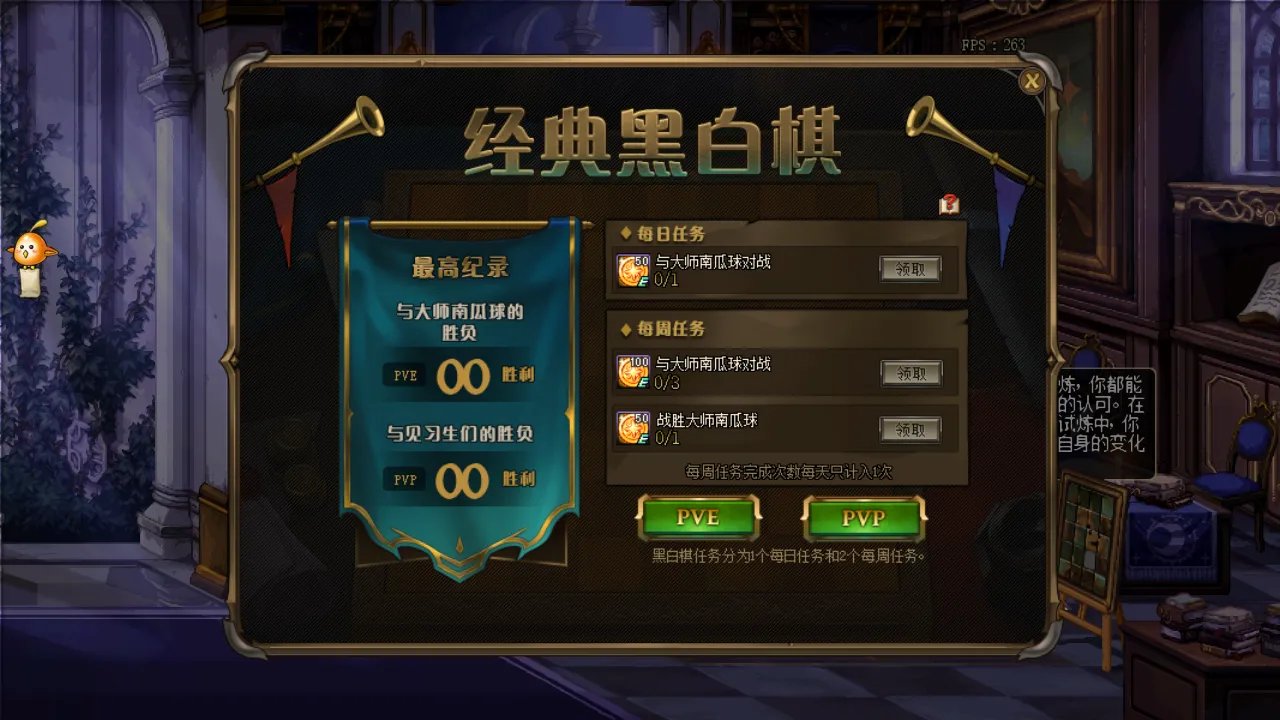Expand the 每周任务 section via its diamond marker

pyautogui.click(x=626, y=329)
